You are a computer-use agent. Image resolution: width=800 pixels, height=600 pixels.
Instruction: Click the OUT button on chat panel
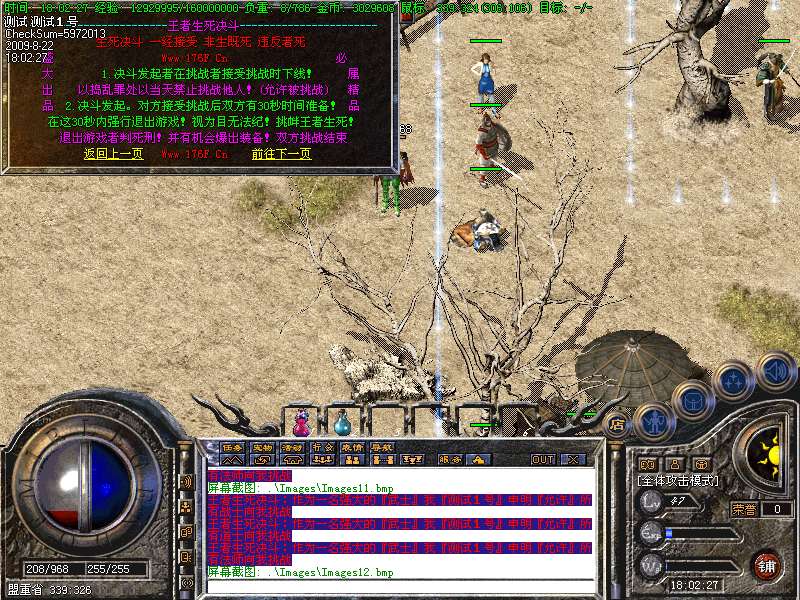click(542, 459)
